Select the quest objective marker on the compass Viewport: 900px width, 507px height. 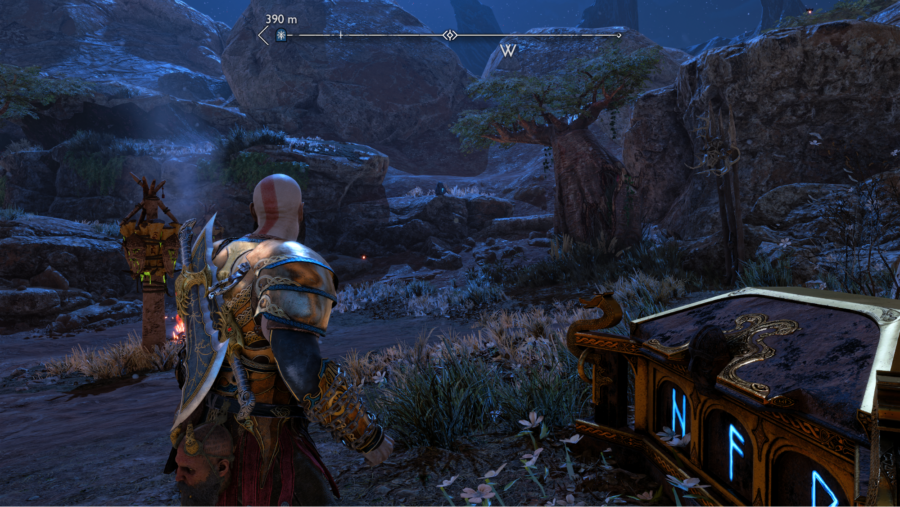click(282, 35)
